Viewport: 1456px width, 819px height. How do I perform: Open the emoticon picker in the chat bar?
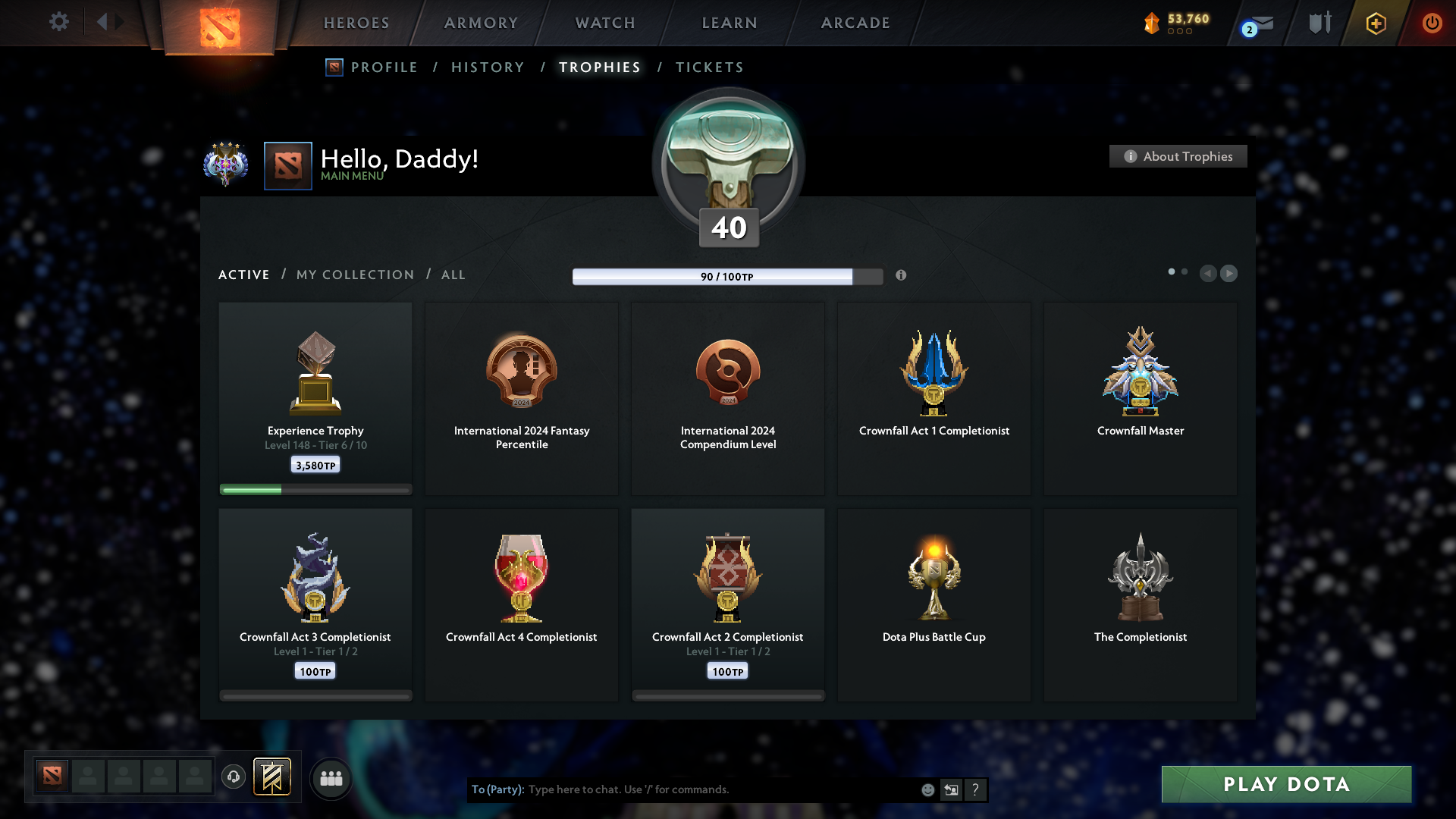(927, 789)
